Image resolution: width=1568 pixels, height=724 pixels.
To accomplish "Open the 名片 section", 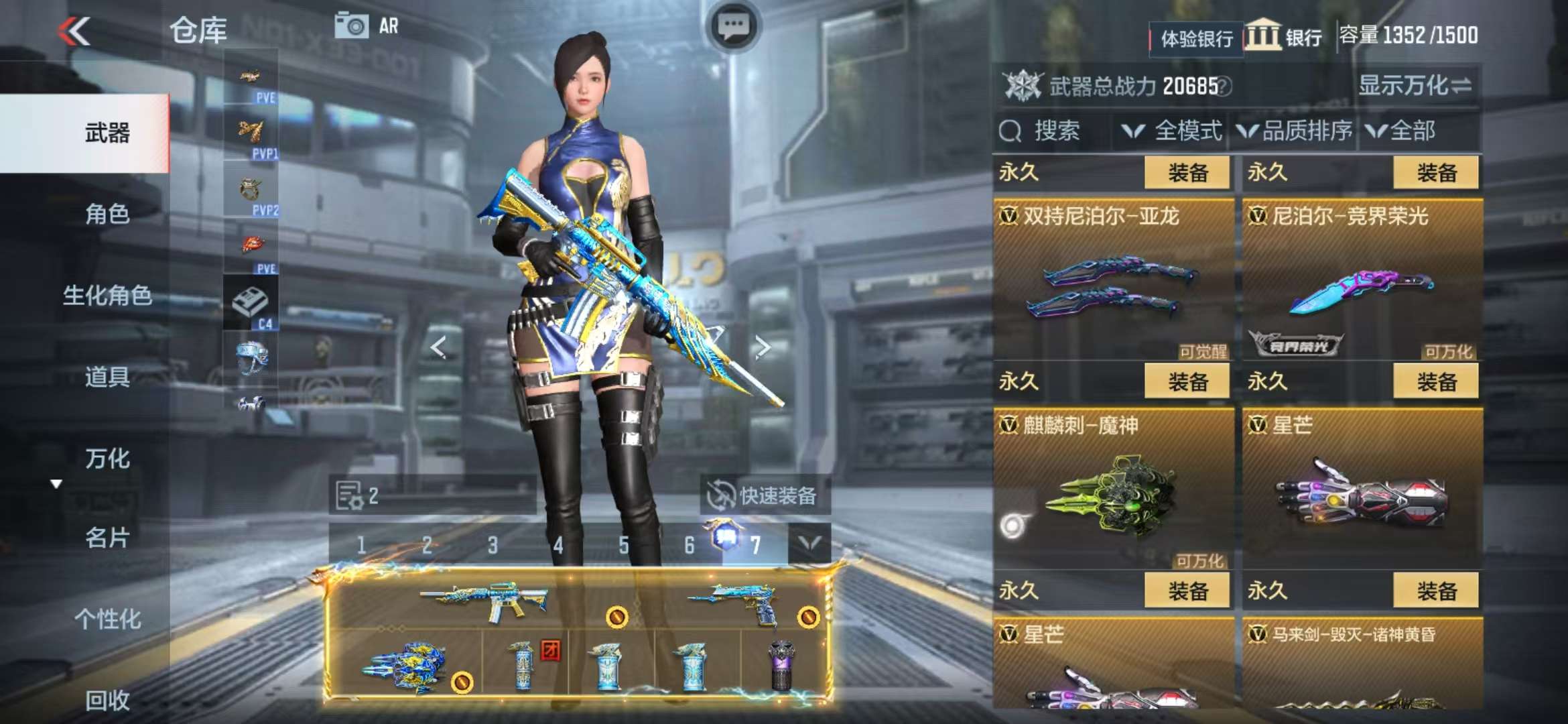I will (x=107, y=538).
